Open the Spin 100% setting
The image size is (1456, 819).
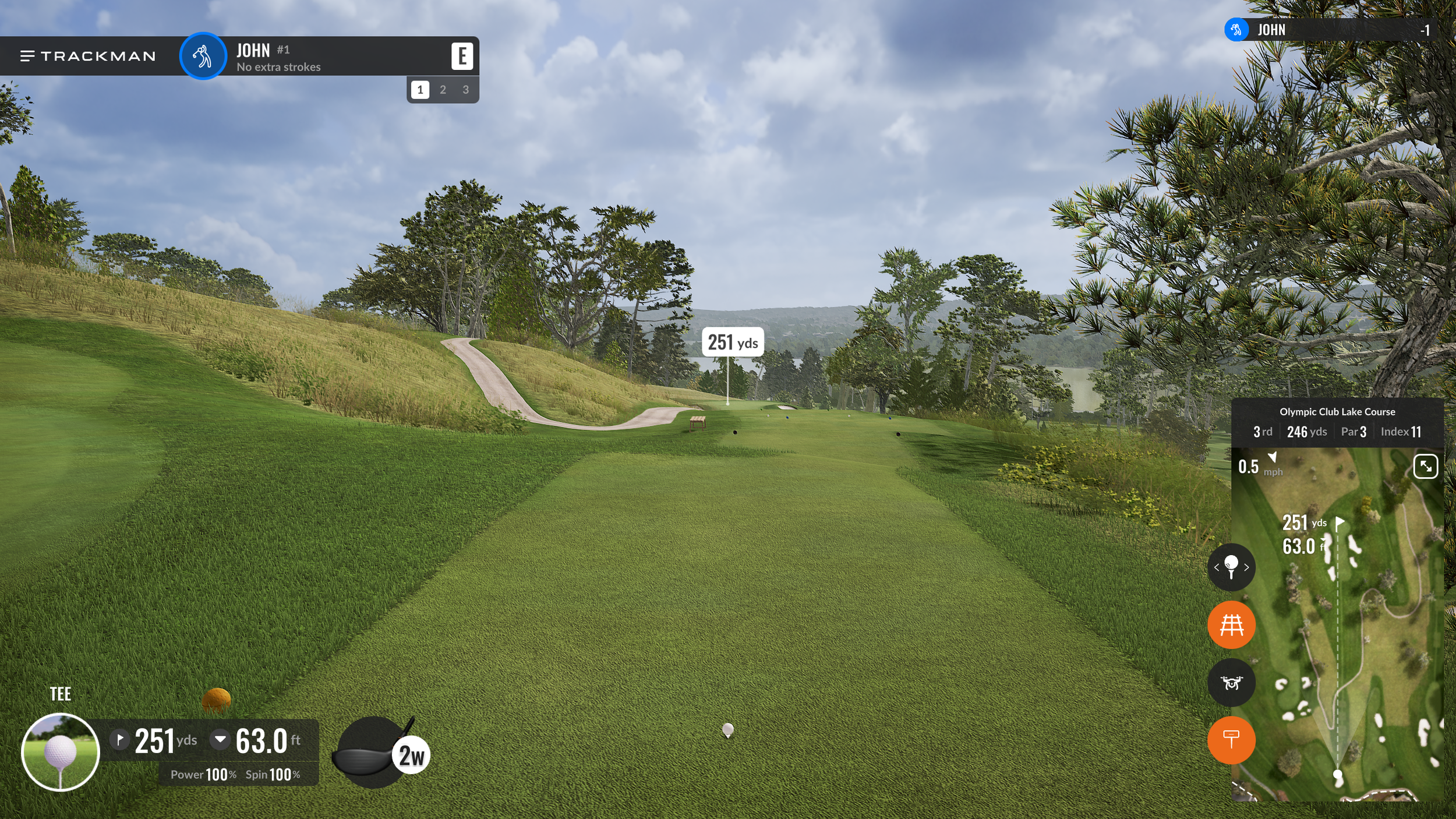[273, 774]
